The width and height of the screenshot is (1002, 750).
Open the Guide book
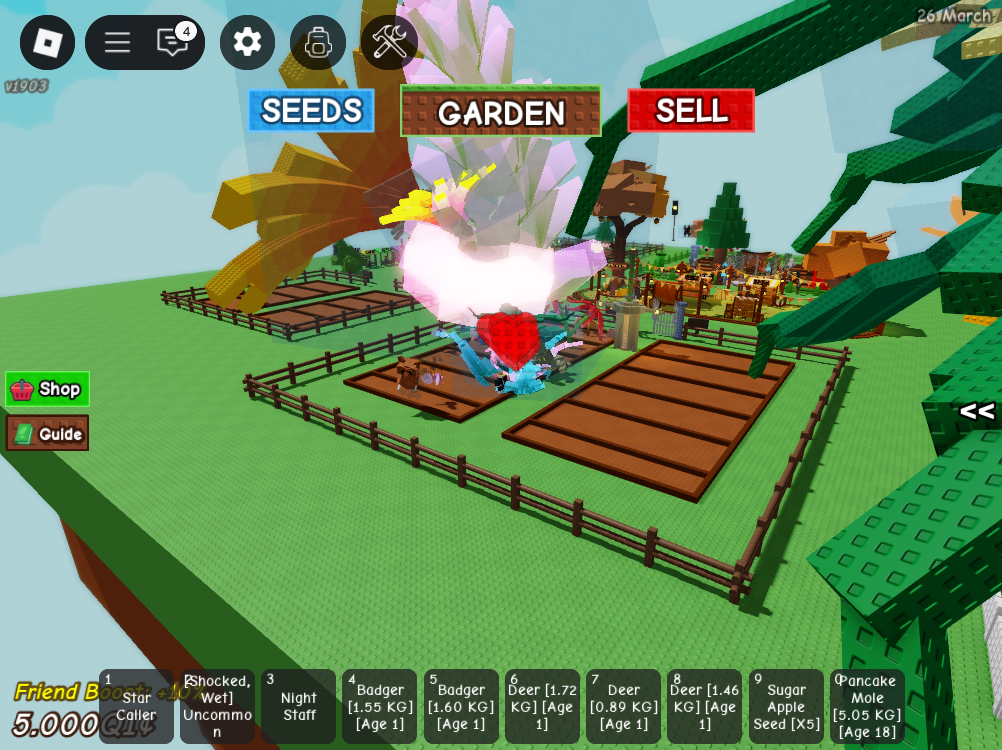click(x=47, y=433)
